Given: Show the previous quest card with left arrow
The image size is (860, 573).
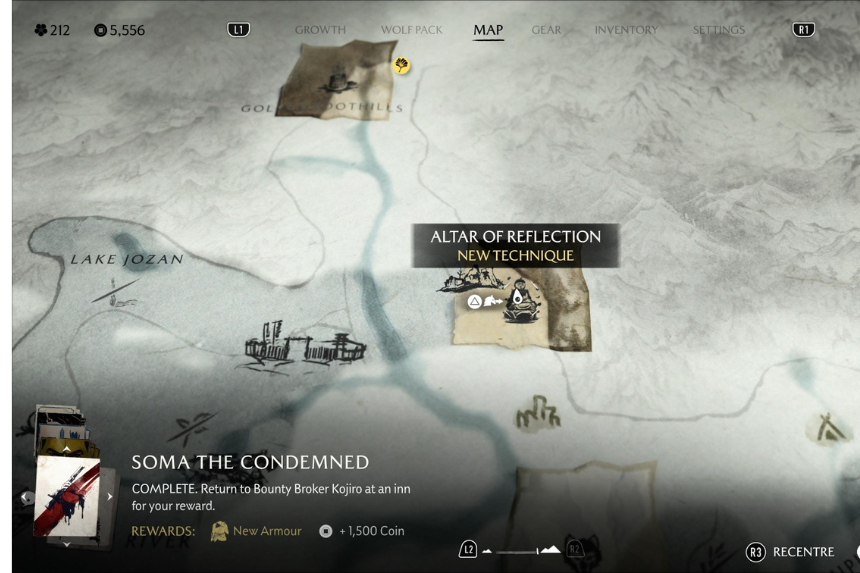Looking at the screenshot, I should [x=26, y=497].
